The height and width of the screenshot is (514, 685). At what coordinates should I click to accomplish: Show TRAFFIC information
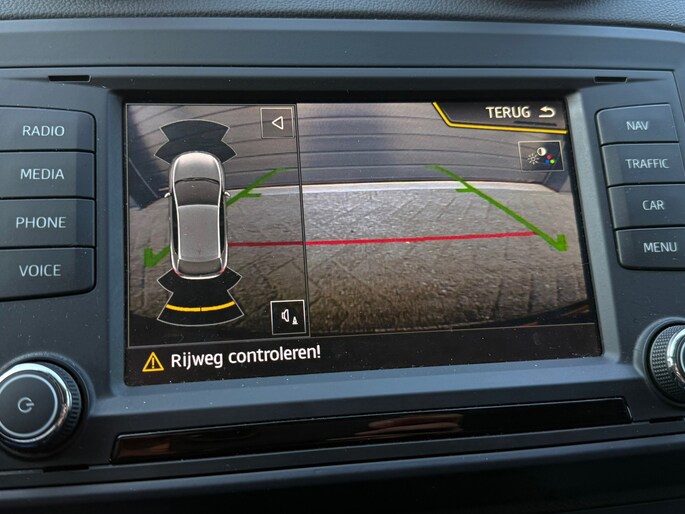tap(646, 163)
